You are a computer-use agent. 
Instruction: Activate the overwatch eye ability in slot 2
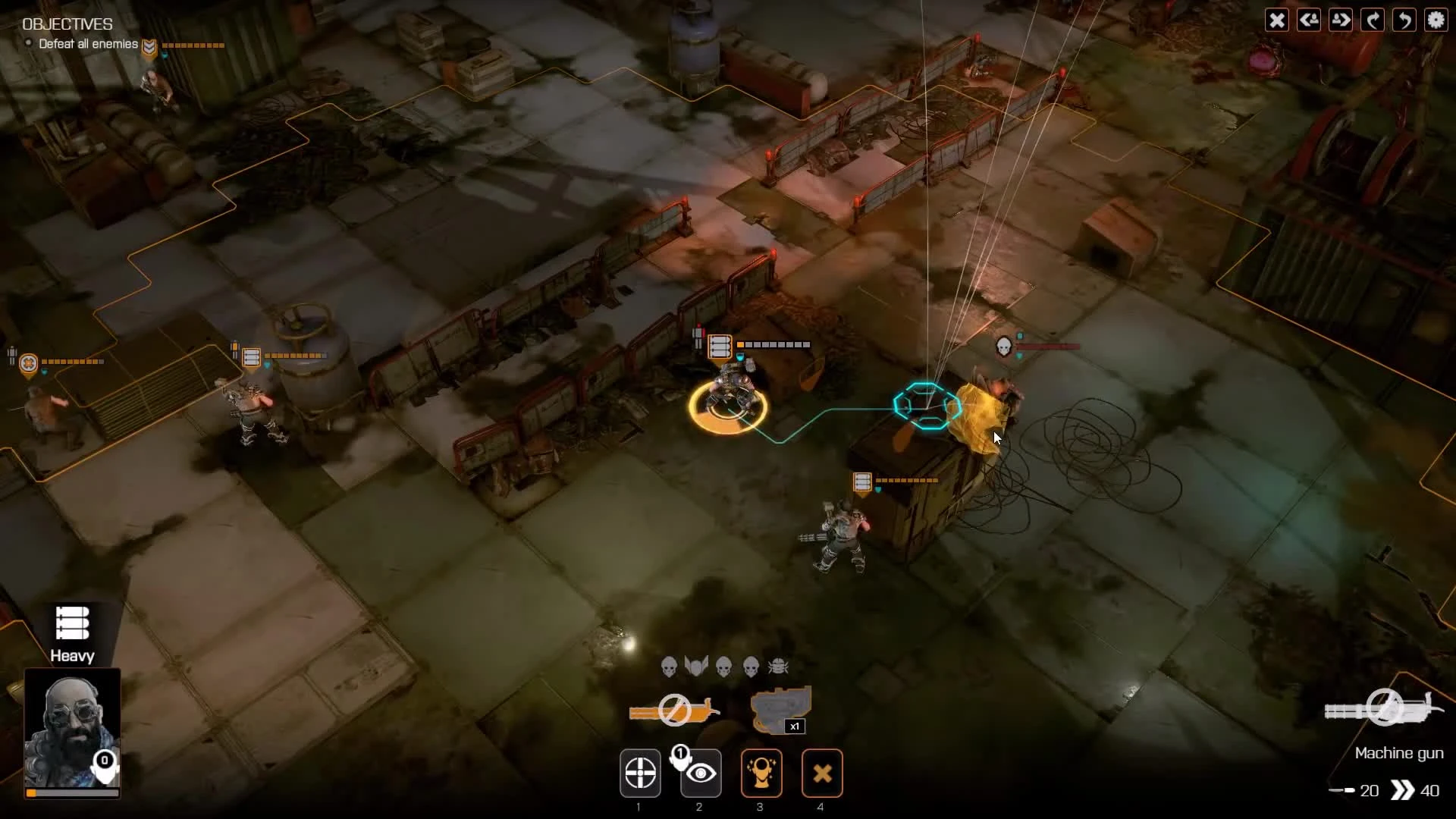tap(699, 773)
